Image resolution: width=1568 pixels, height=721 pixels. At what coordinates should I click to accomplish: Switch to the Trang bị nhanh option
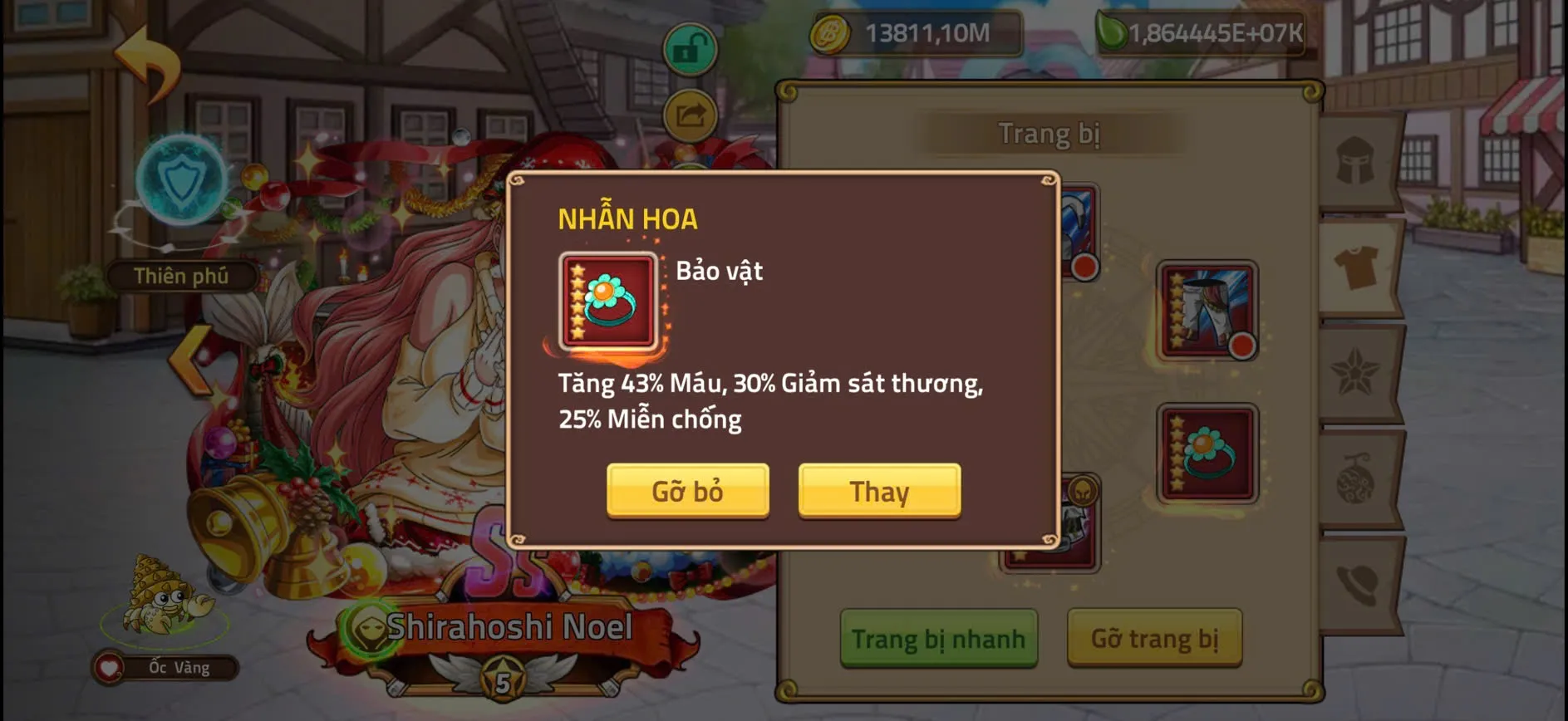pos(940,640)
